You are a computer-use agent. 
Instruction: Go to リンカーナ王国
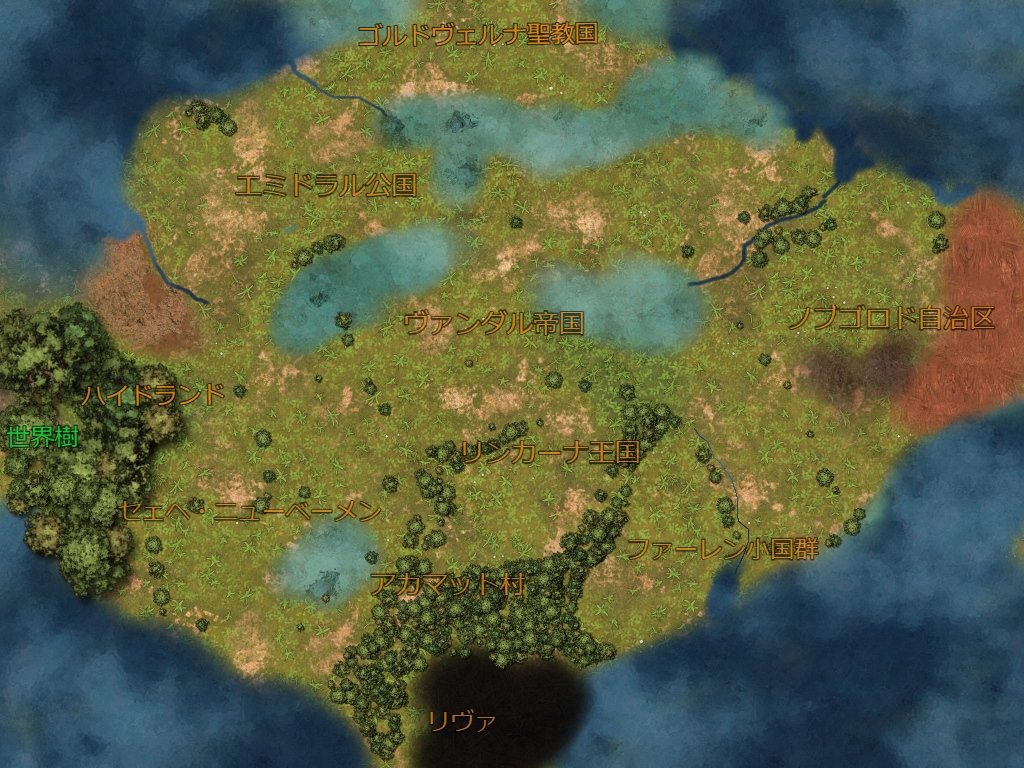tap(549, 452)
